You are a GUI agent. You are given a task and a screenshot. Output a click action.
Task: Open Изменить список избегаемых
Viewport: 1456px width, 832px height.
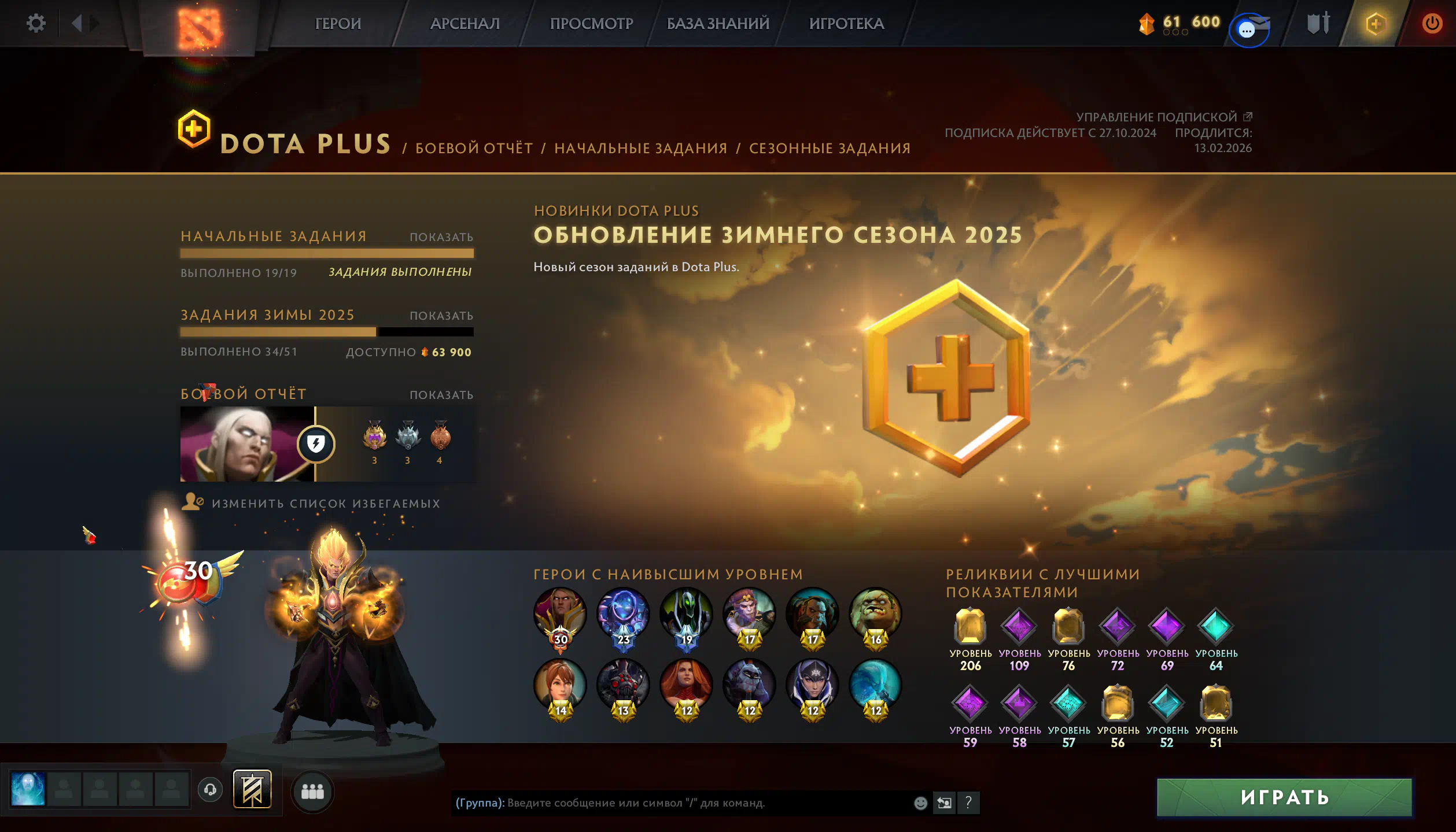pos(325,504)
